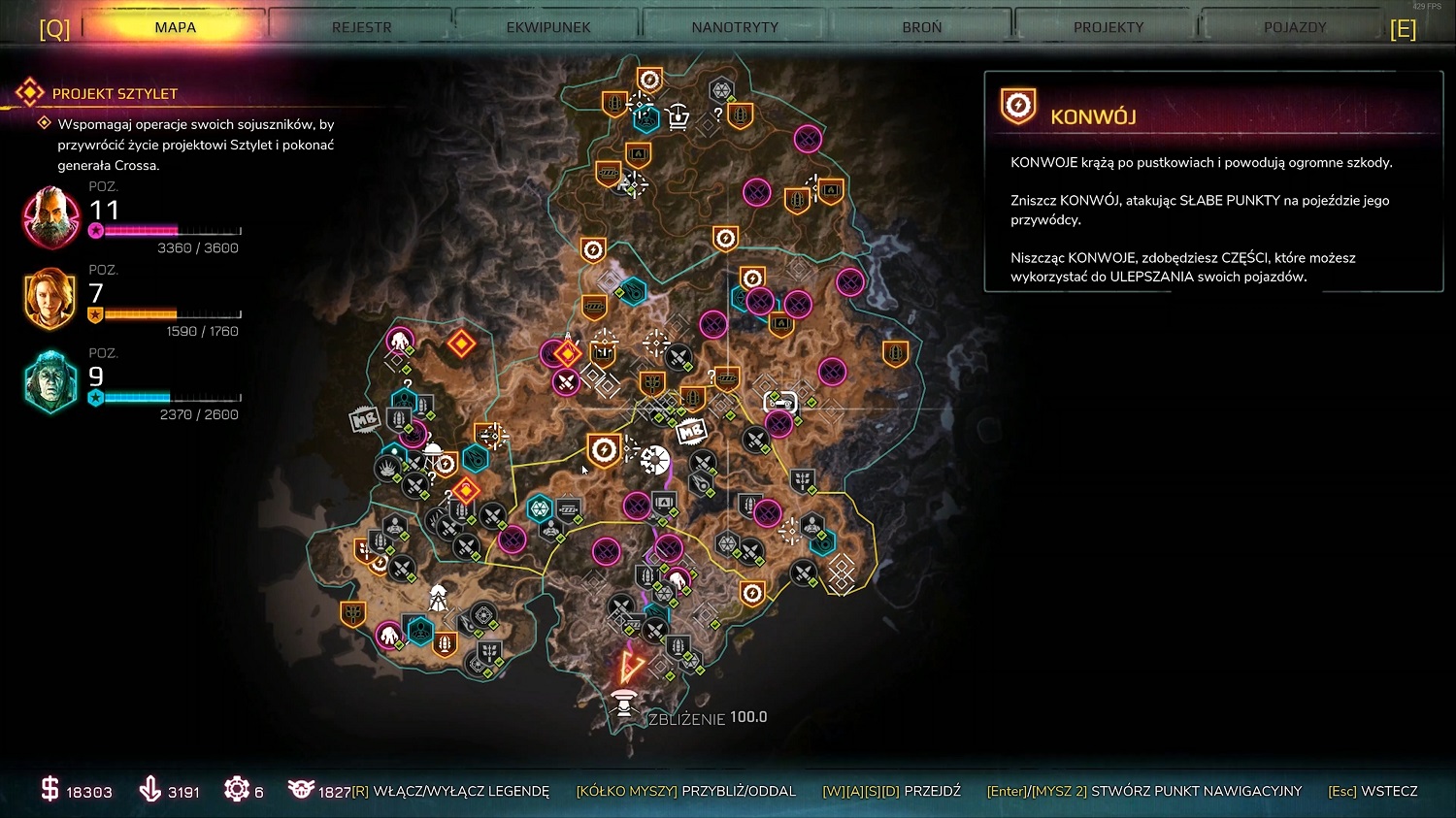Image resolution: width=1456 pixels, height=818 pixels.
Task: Open the REJESTR tab
Action: coord(362,27)
